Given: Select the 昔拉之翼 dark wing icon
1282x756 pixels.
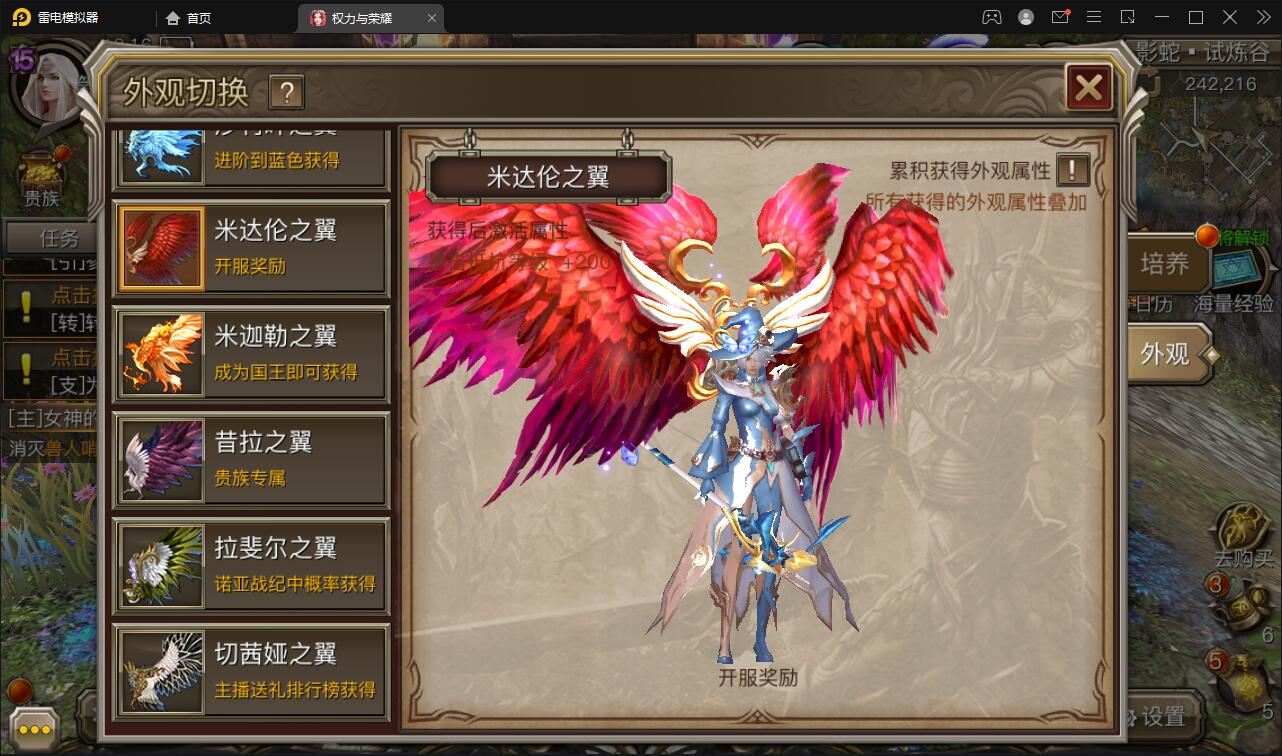Looking at the screenshot, I should pyautogui.click(x=162, y=458).
